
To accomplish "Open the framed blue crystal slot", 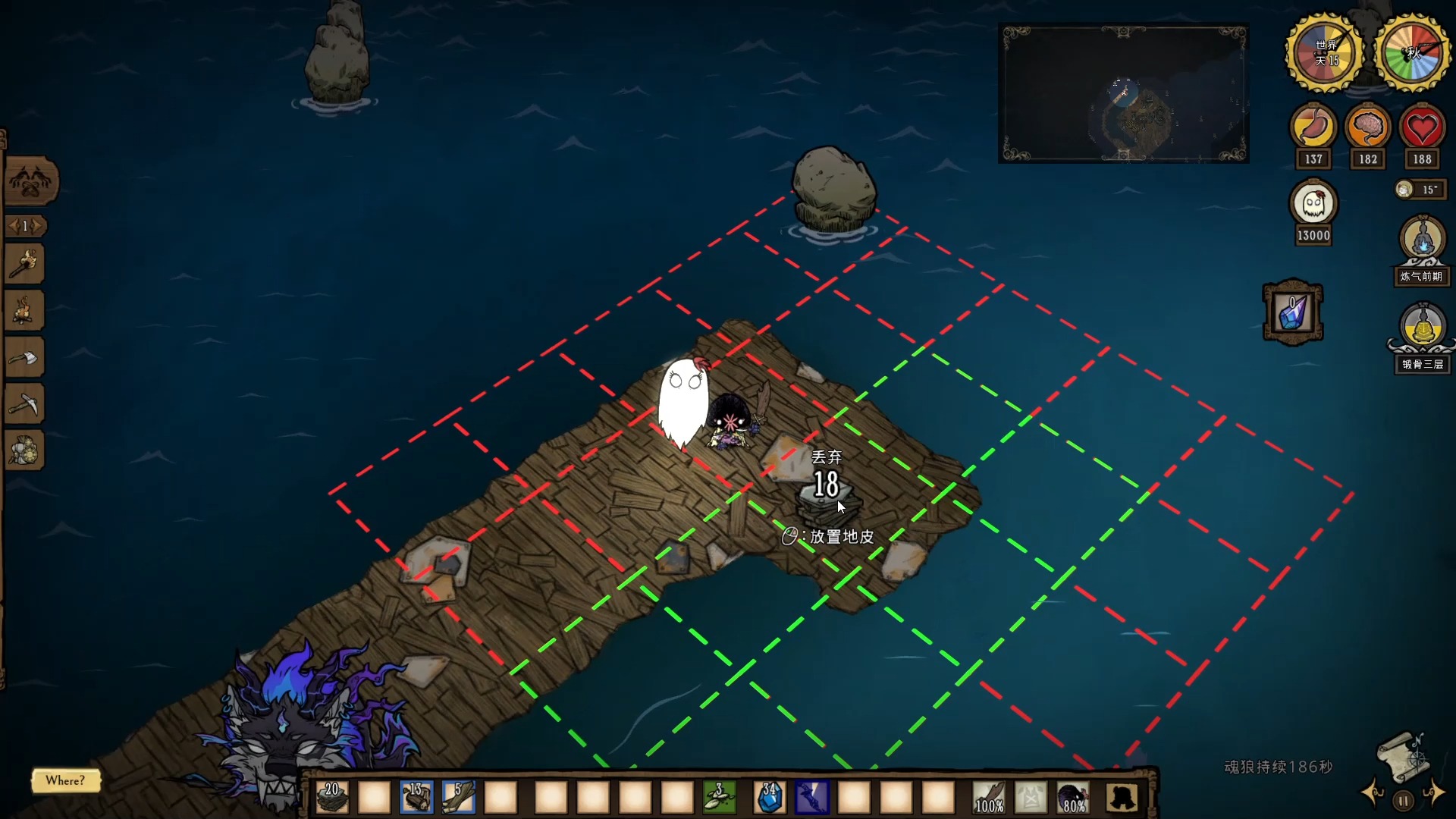I will tap(1292, 312).
